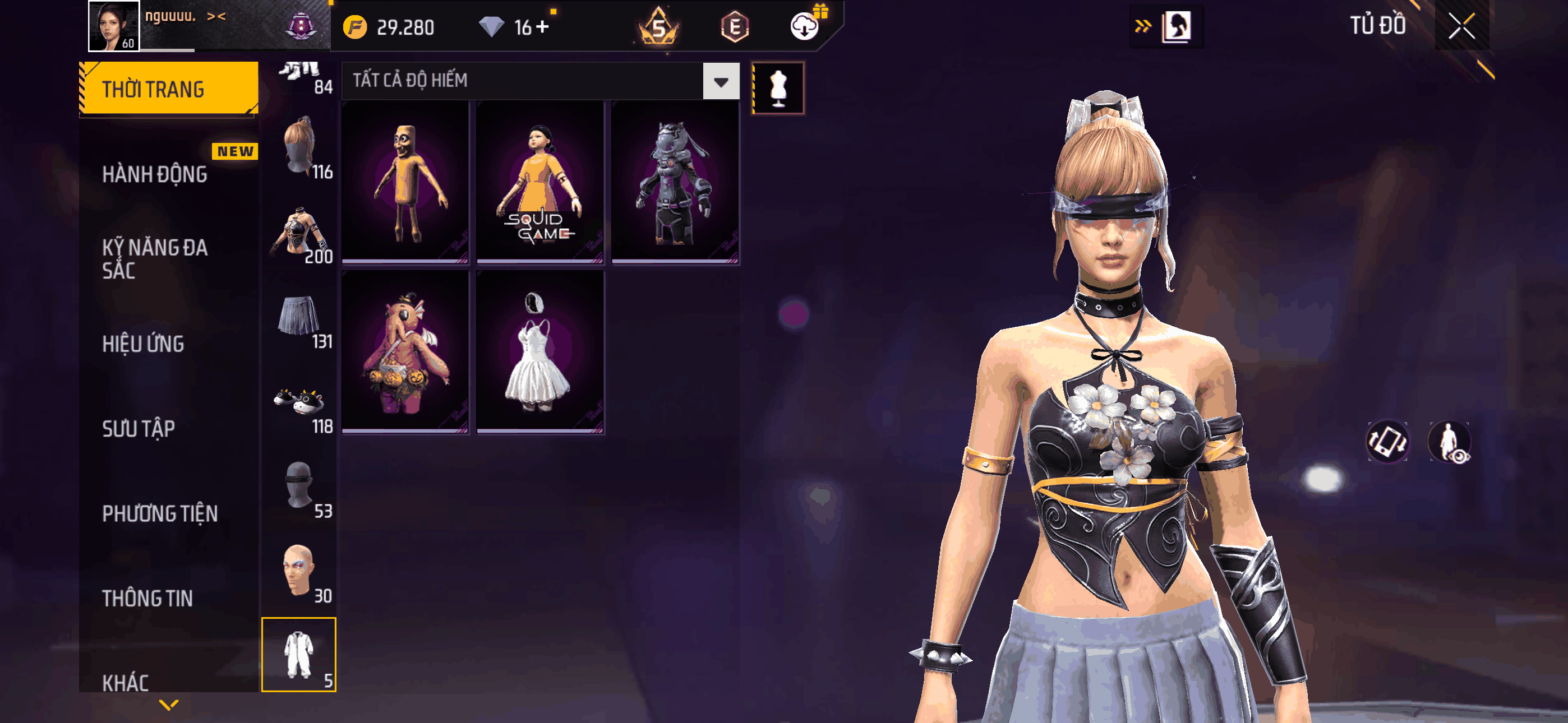Screen dimensions: 1568x723
Task: Click the mannequin outfit preset button
Action: [x=778, y=88]
